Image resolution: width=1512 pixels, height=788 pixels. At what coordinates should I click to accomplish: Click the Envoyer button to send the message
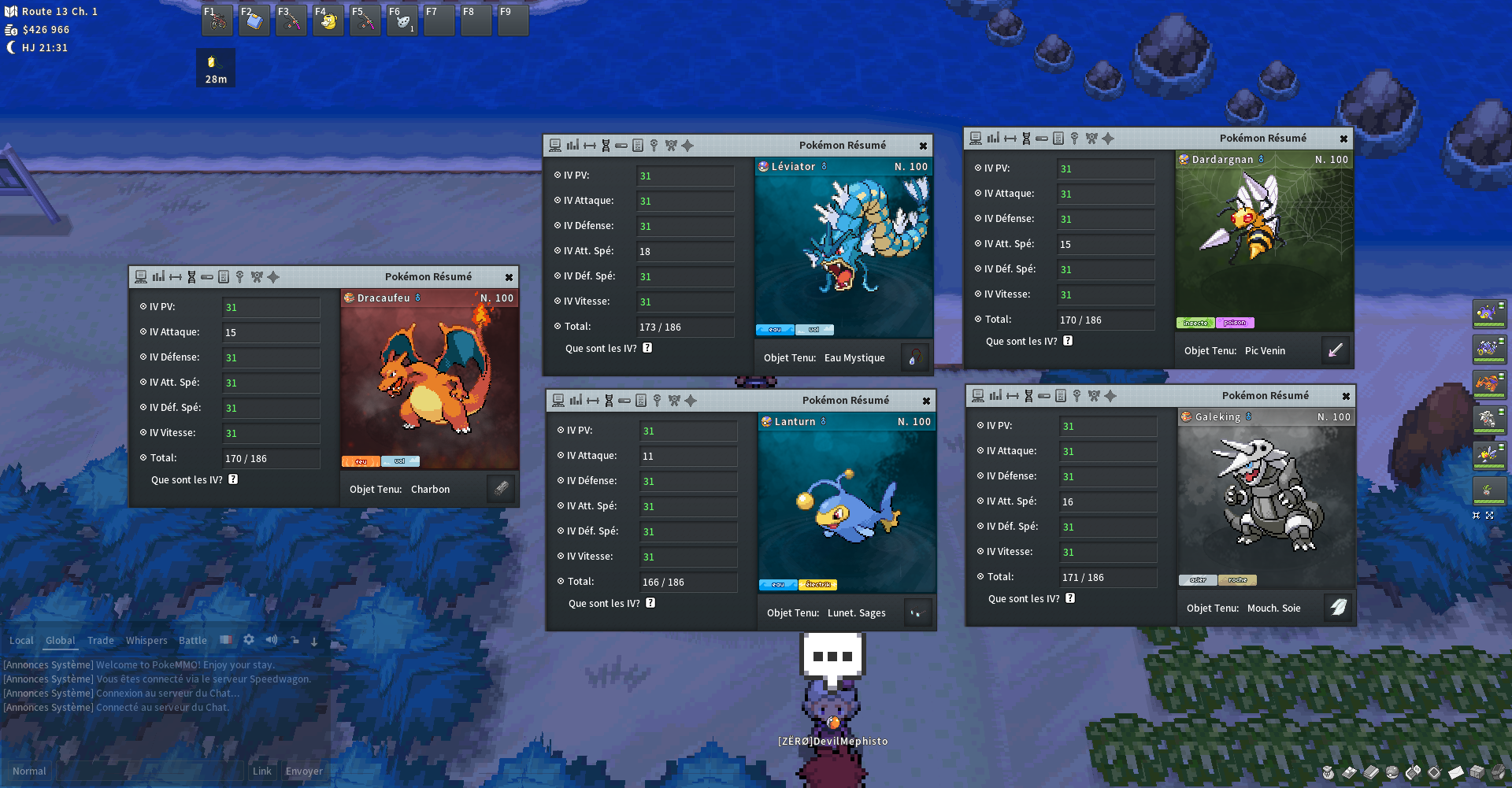click(x=304, y=771)
